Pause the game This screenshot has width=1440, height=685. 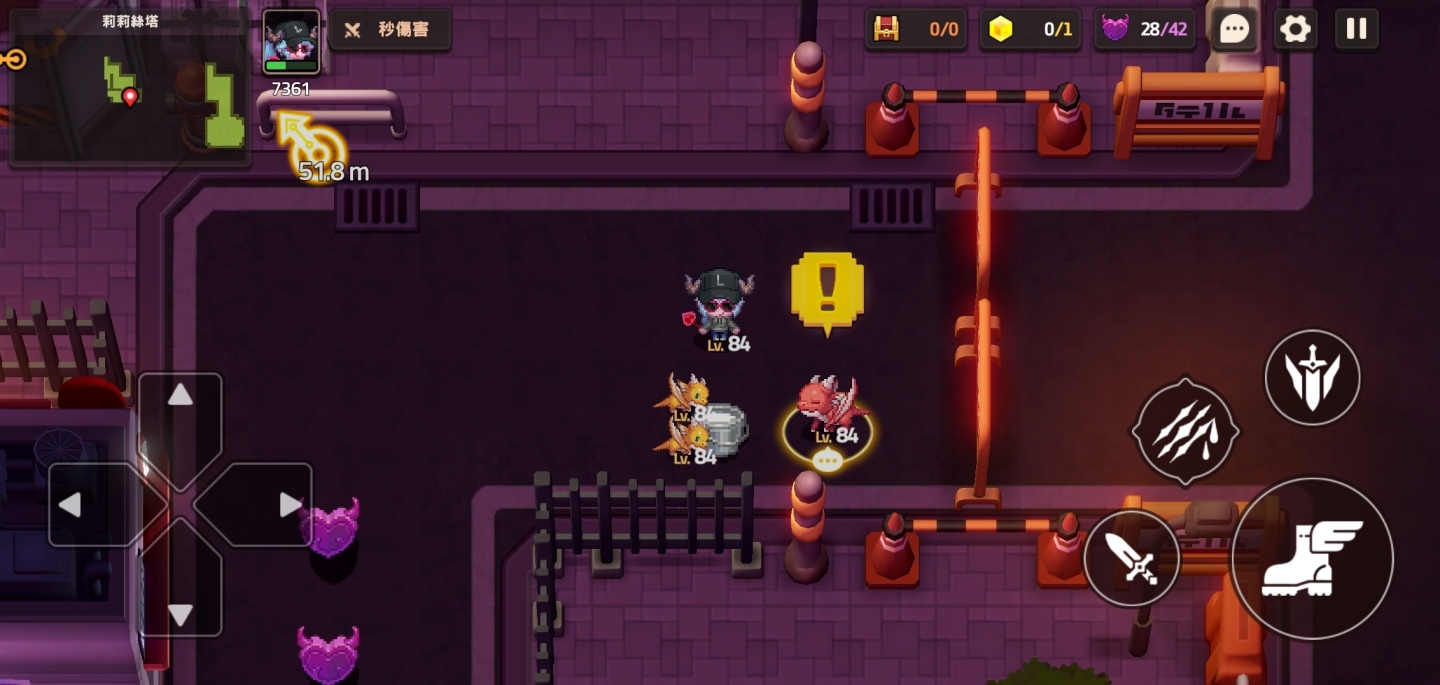[x=1356, y=29]
